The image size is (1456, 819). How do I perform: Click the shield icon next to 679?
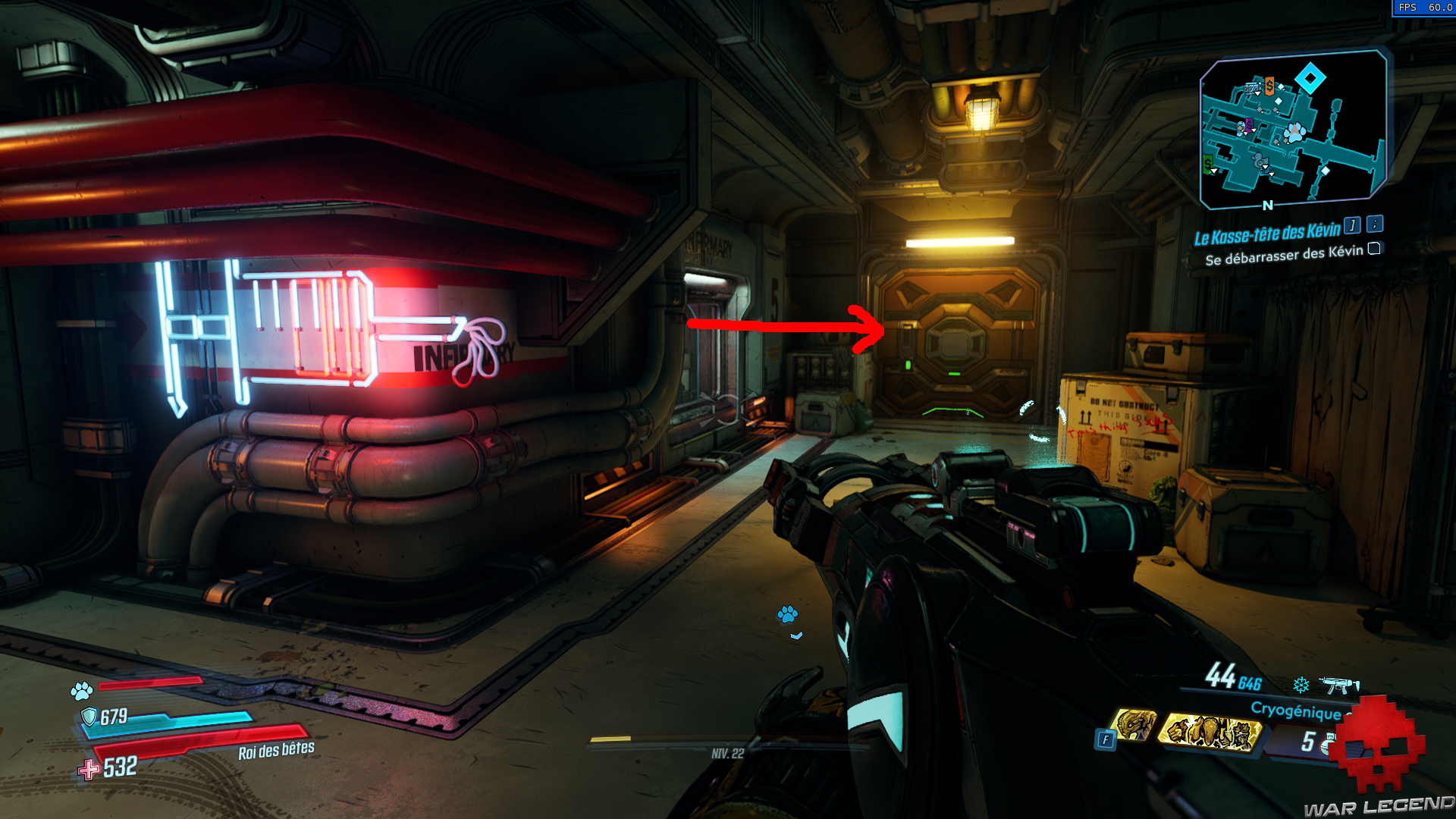click(x=89, y=716)
